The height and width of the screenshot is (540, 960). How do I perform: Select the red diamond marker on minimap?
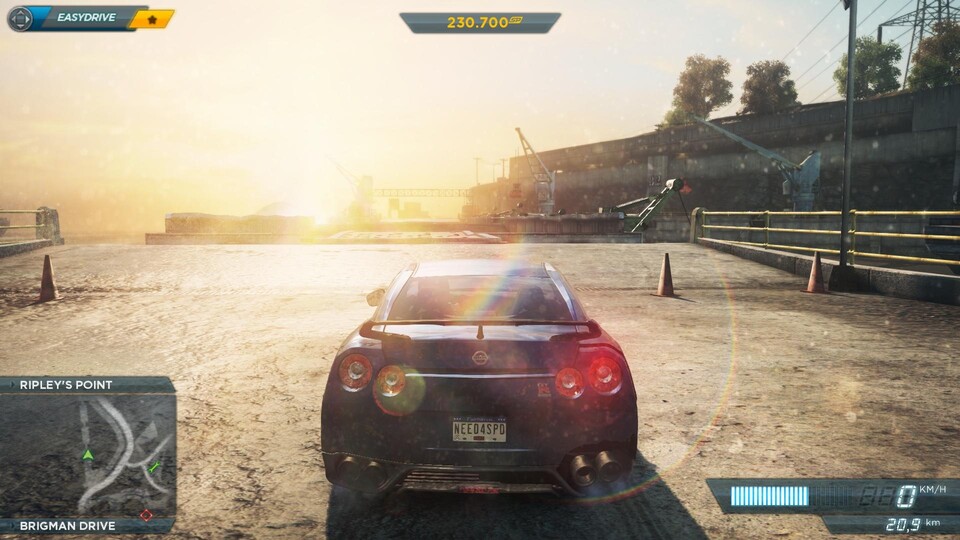point(146,515)
